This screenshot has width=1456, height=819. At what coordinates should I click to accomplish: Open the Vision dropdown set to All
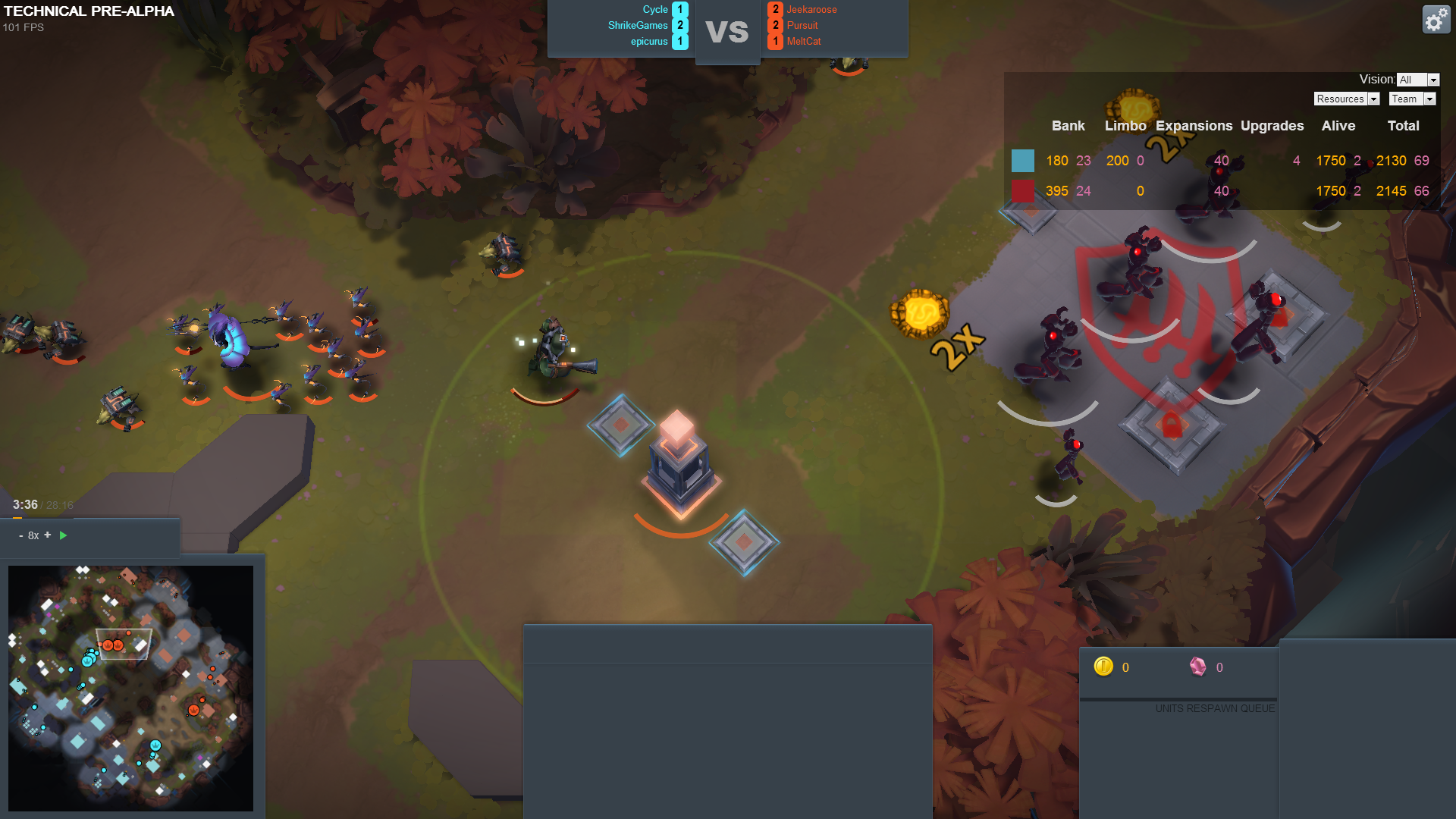tap(1417, 80)
